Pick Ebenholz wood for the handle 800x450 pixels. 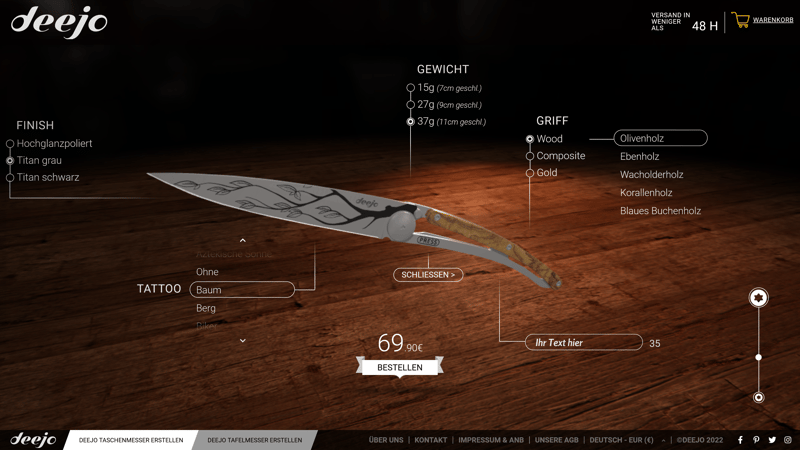639,157
